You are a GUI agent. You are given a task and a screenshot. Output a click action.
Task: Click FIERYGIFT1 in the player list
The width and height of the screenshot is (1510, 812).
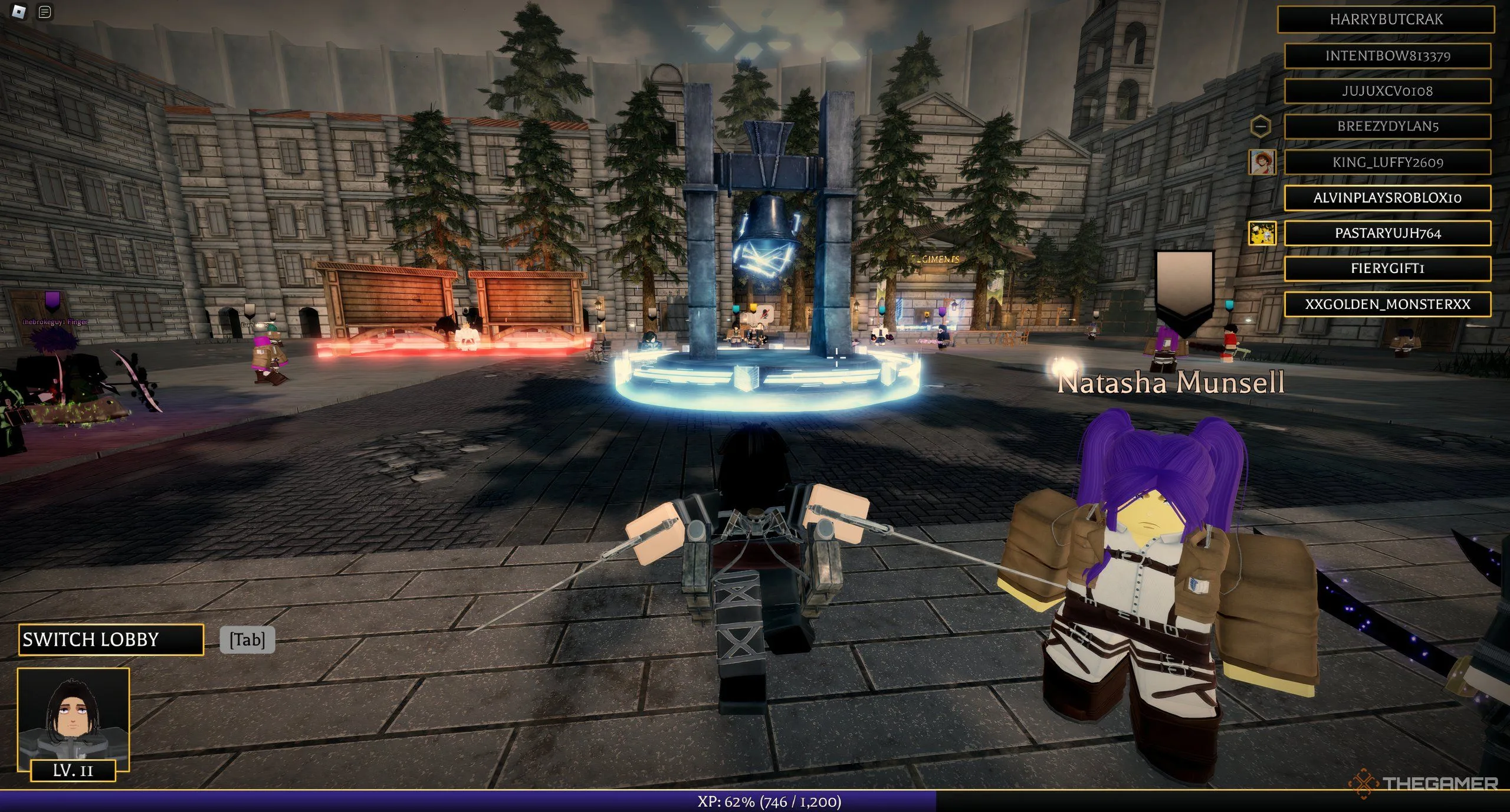click(1387, 268)
